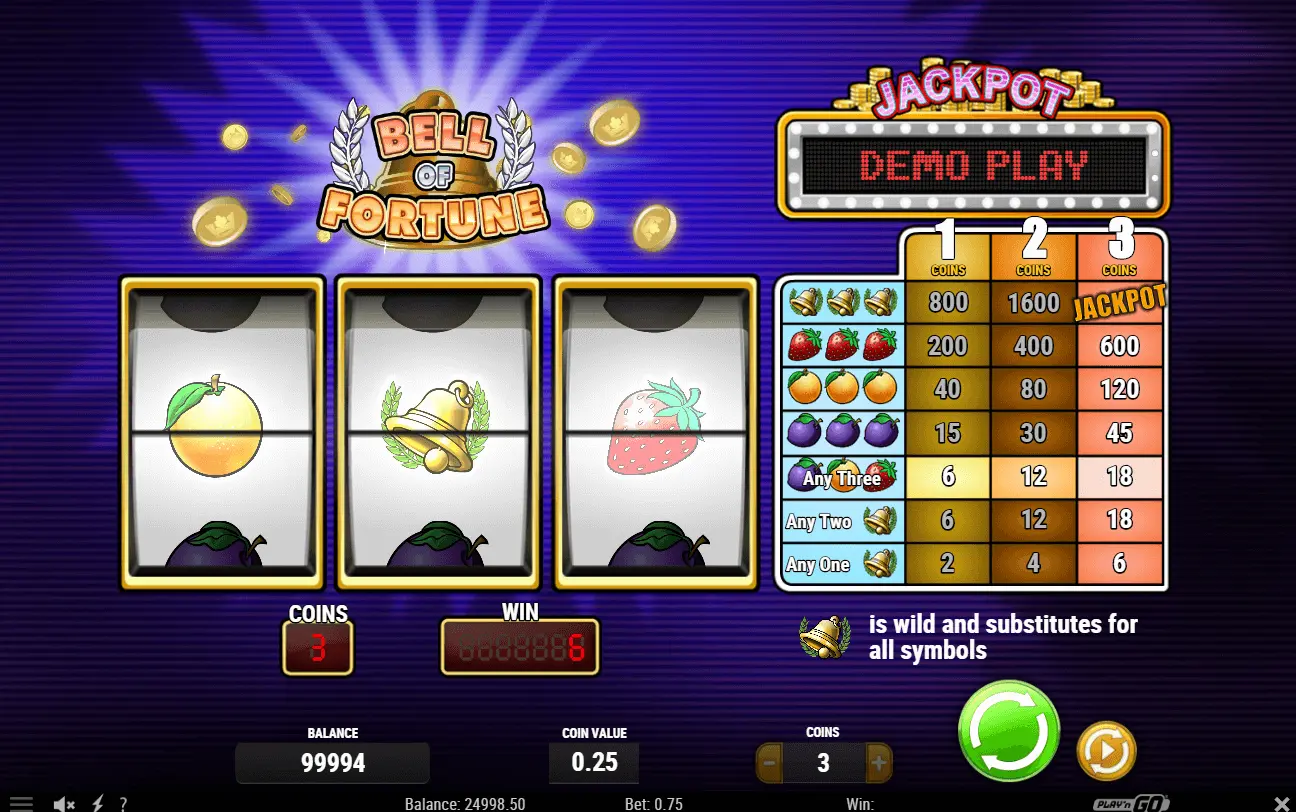Screen dimensions: 1296x812
Task: Open the coin value selector
Action: (594, 762)
